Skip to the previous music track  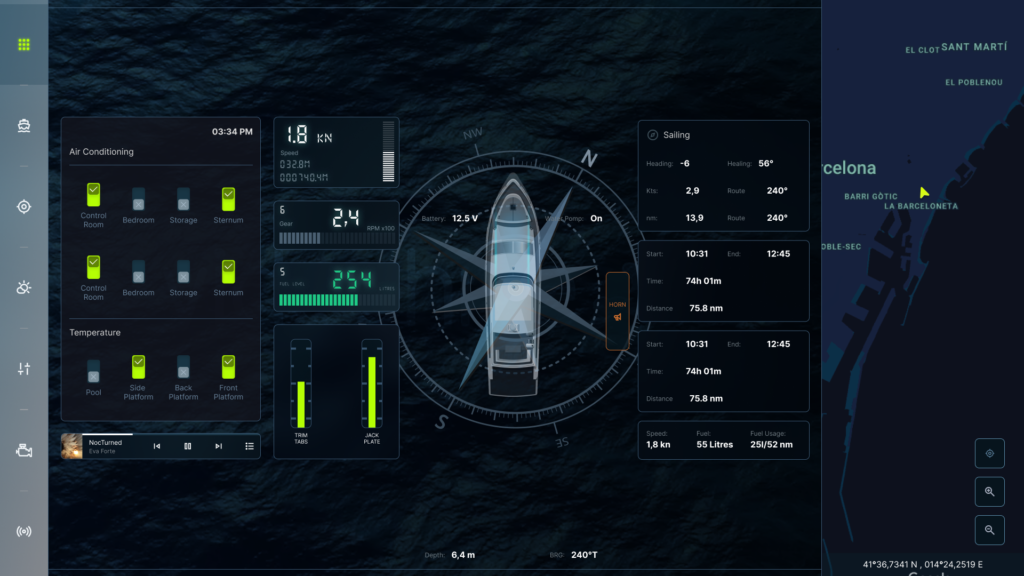point(157,446)
